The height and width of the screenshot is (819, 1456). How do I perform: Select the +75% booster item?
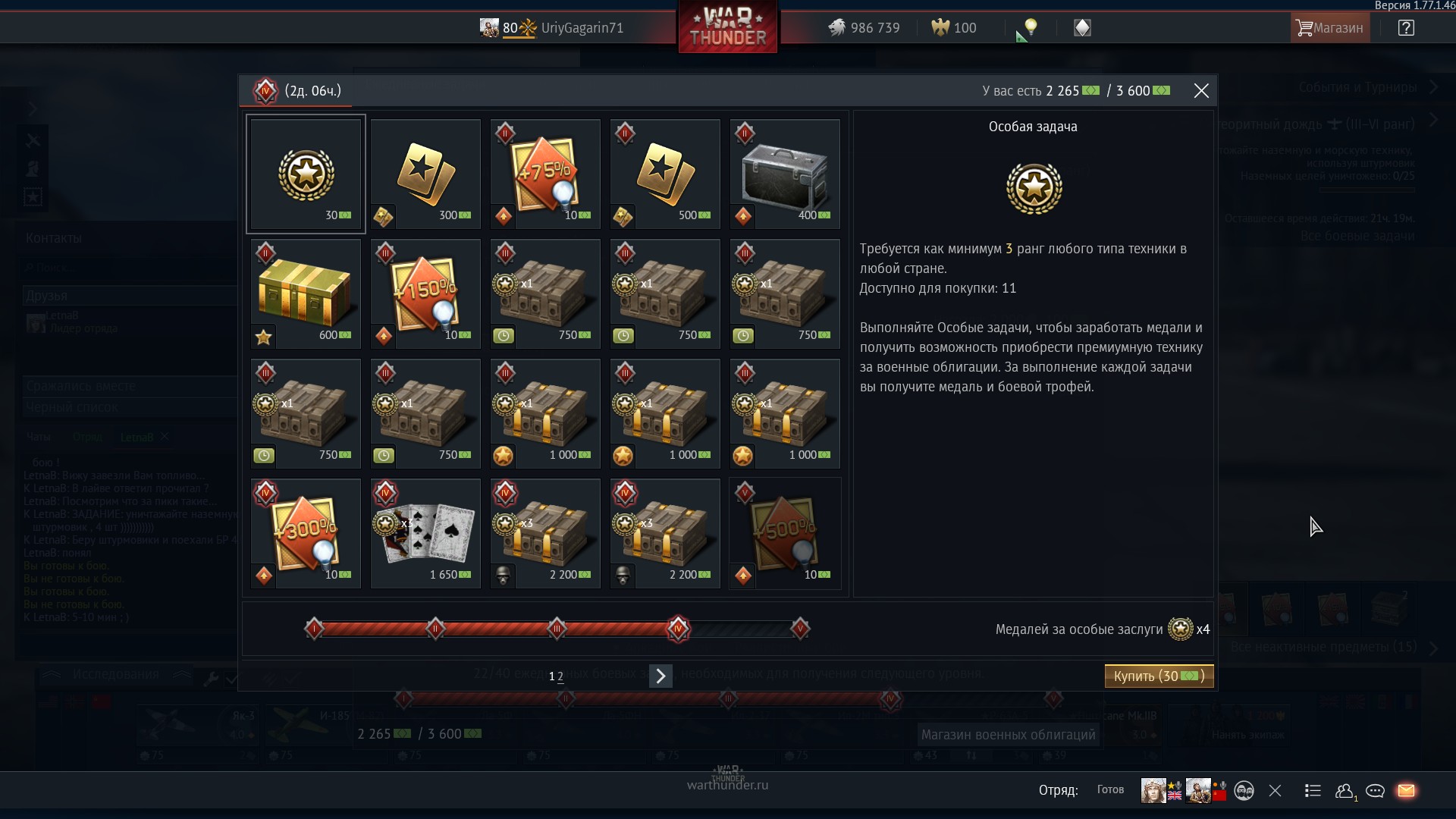point(545,174)
